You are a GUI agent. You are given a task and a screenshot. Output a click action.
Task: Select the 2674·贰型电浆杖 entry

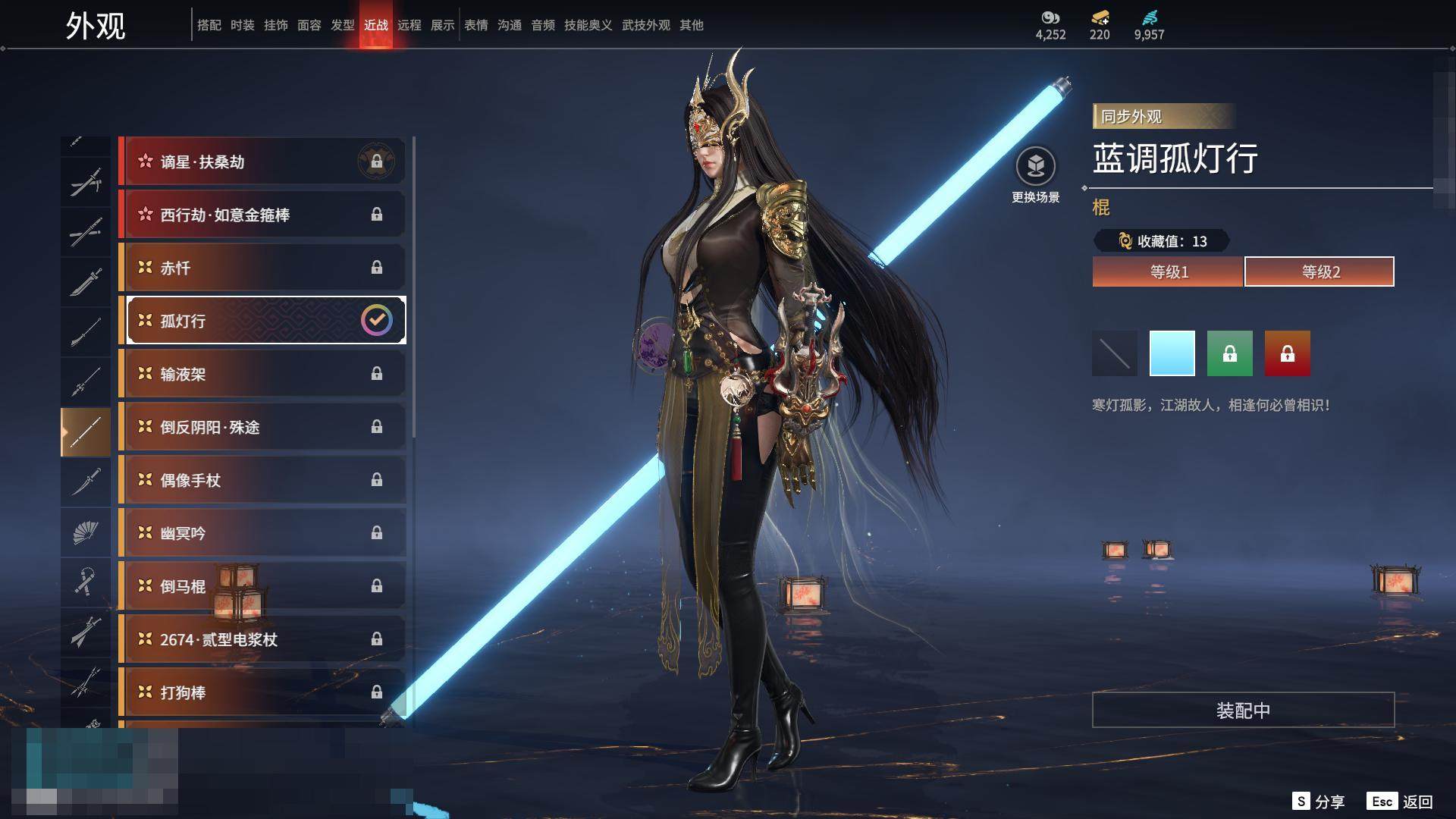(x=262, y=639)
